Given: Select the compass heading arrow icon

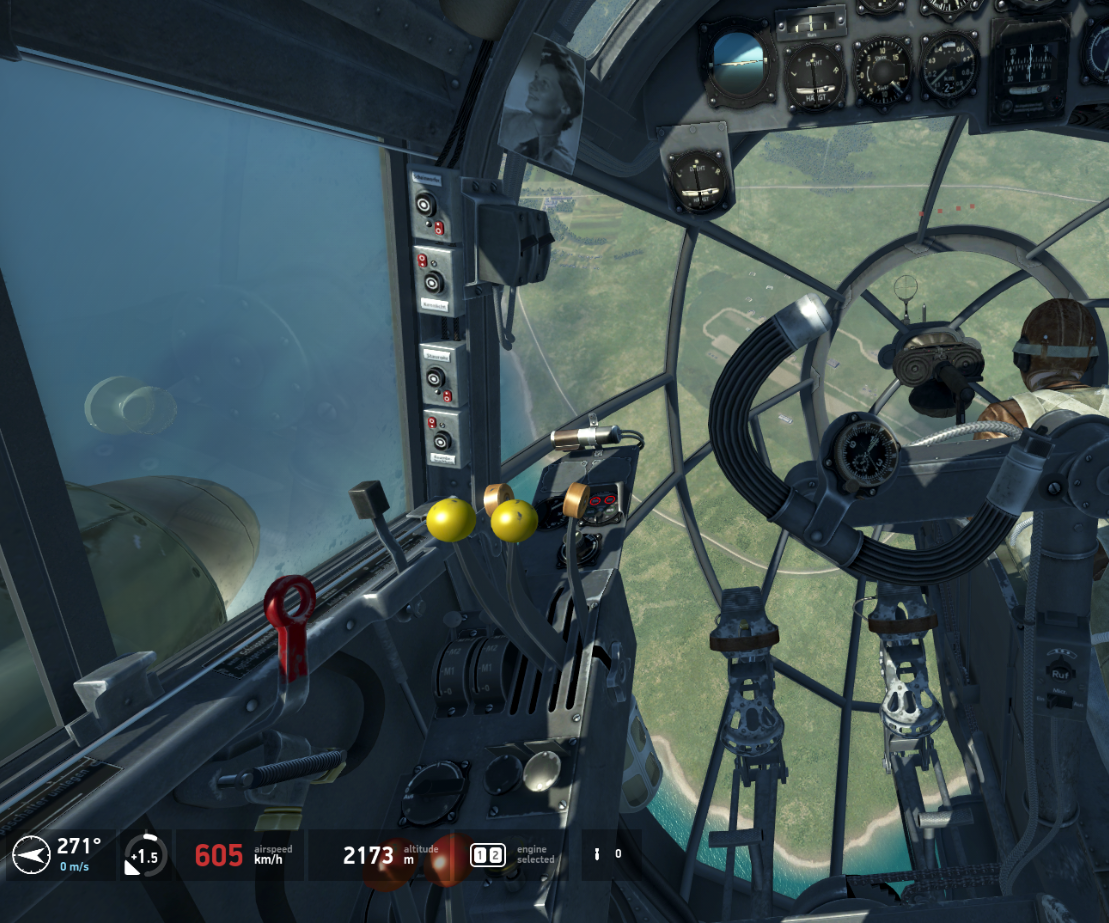Looking at the screenshot, I should (x=31, y=855).
